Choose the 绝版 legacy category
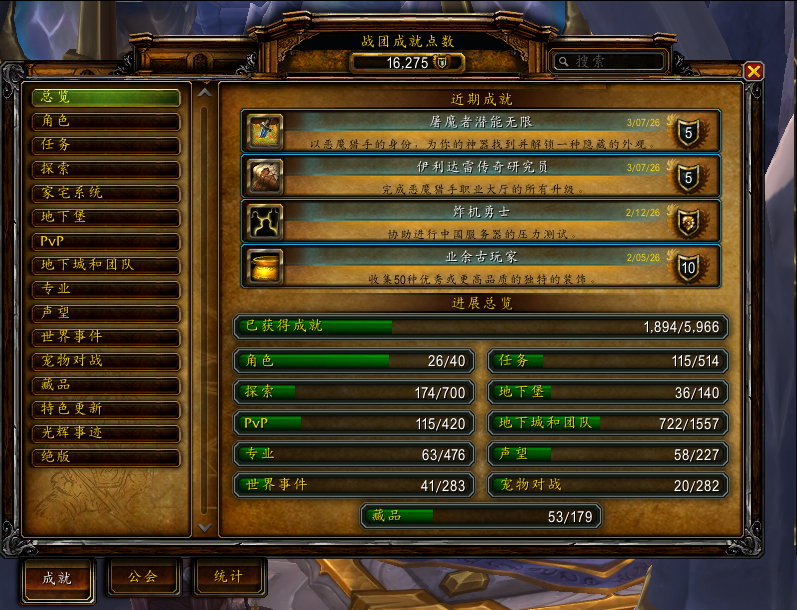The width and height of the screenshot is (797, 610). [106, 457]
